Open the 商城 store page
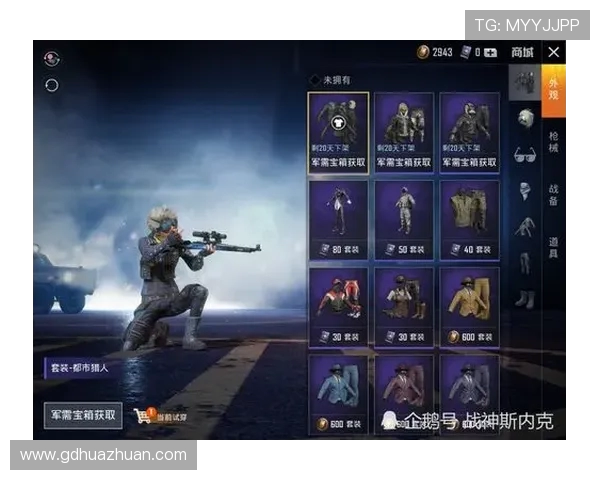The height and width of the screenshot is (480, 600). click(522, 52)
